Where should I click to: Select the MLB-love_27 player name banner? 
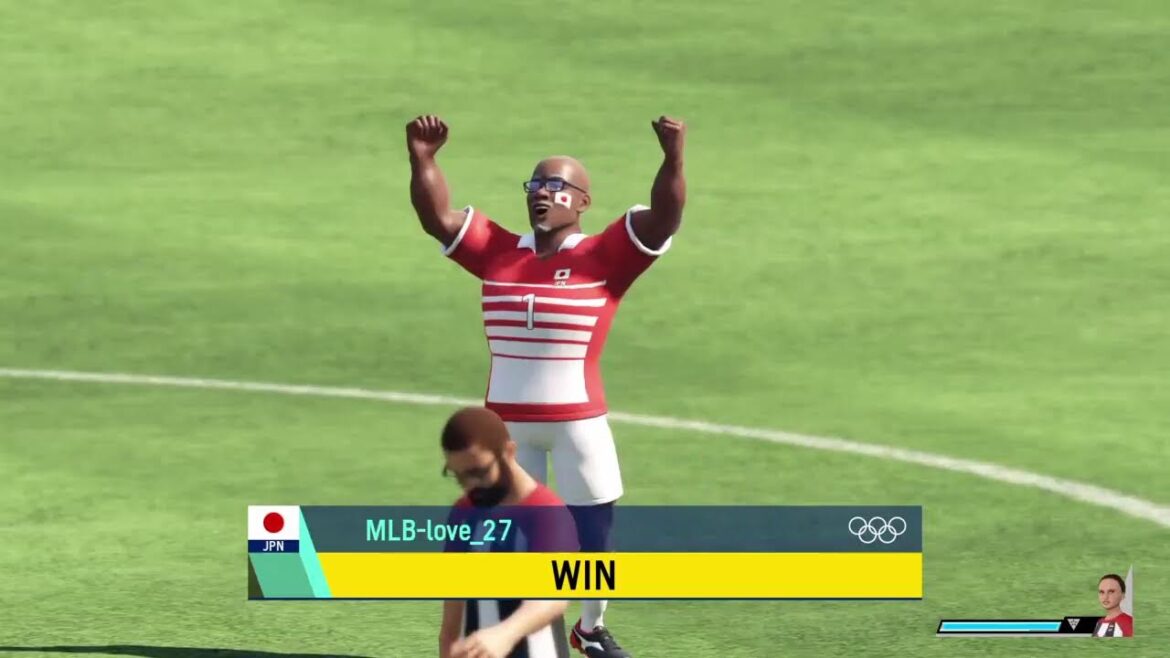[x=438, y=531]
